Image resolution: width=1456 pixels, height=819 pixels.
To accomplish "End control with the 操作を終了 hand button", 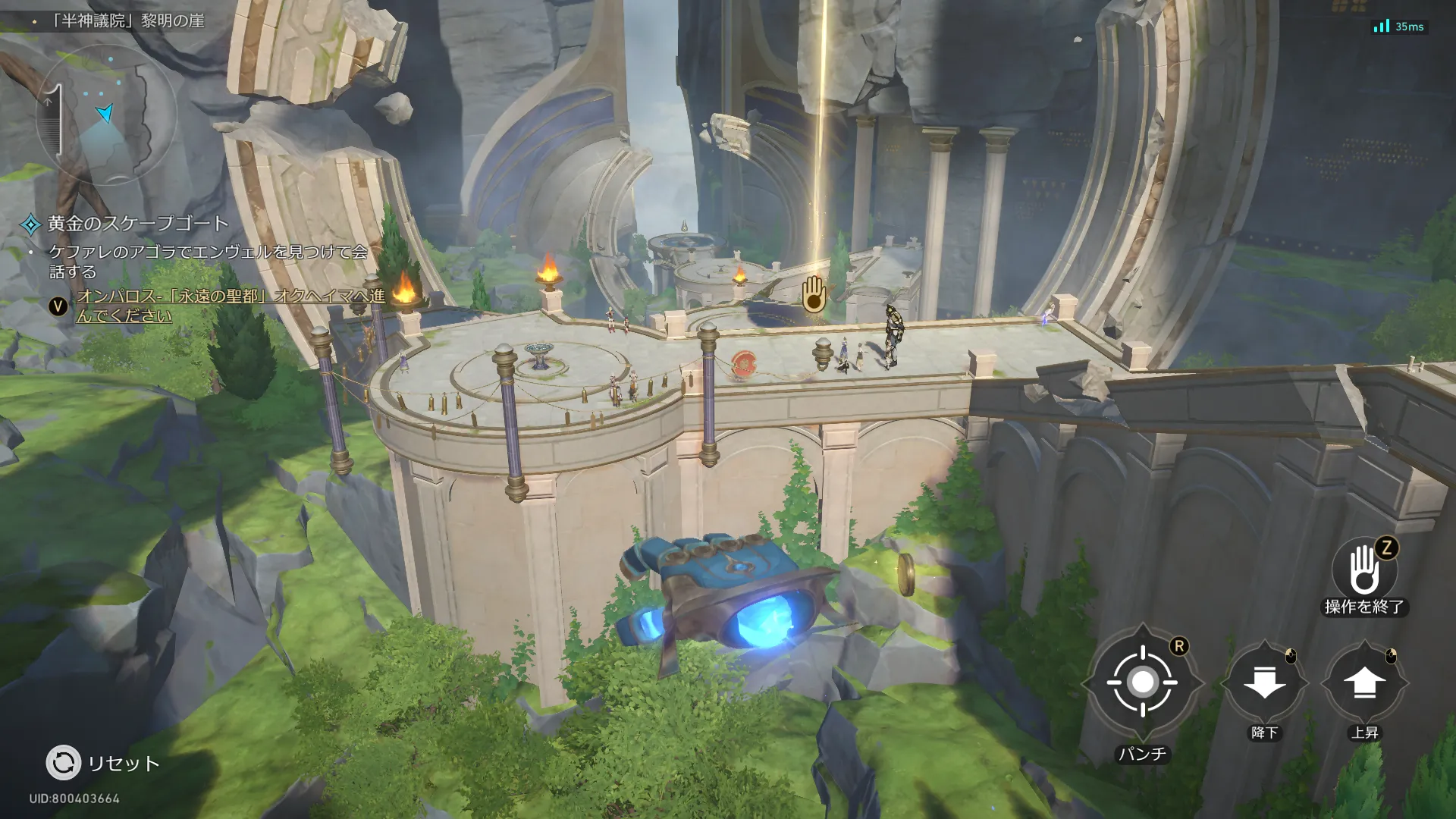I will (1363, 570).
